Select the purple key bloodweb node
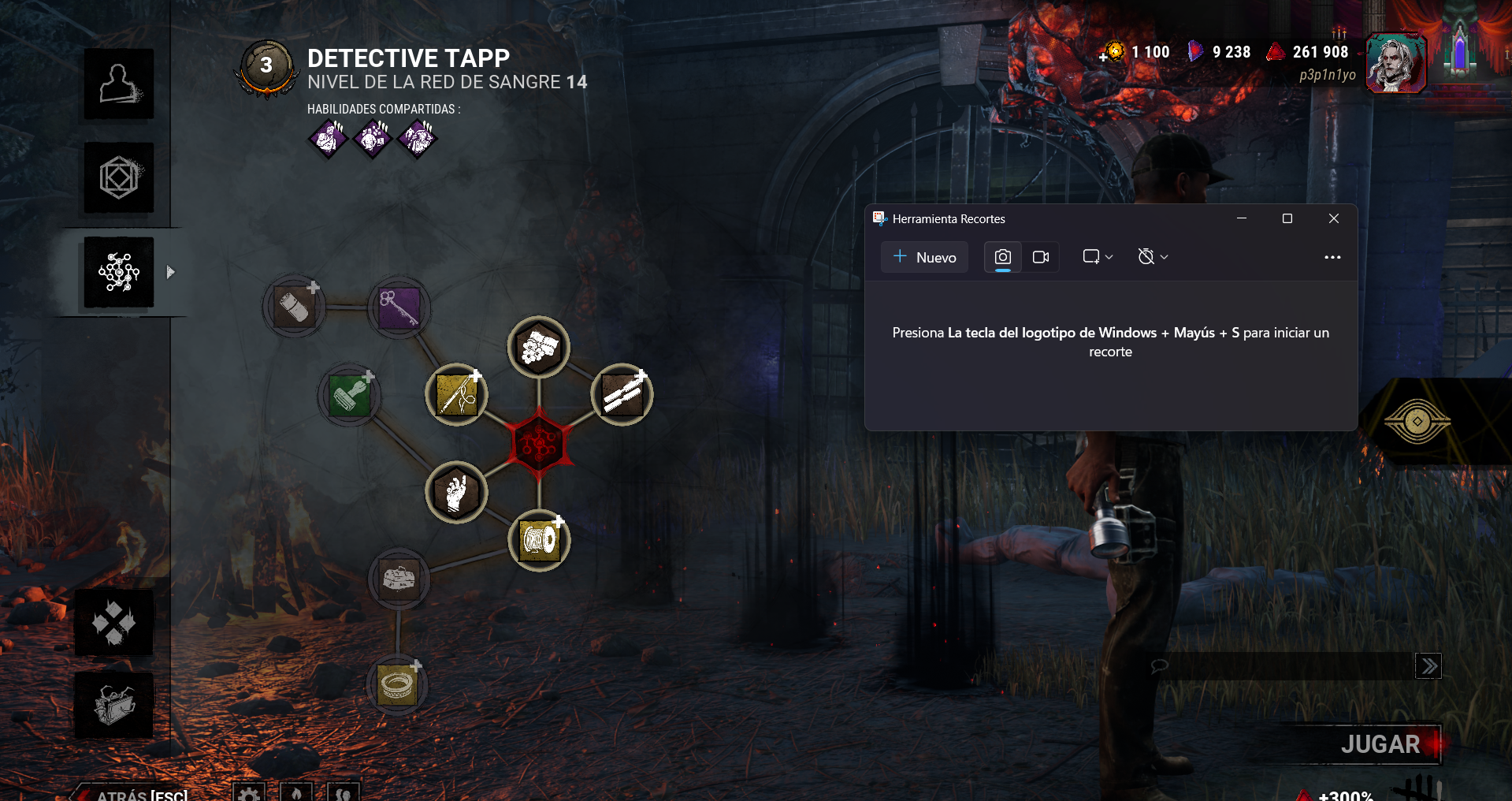This screenshot has height=801, width=1512. click(399, 307)
